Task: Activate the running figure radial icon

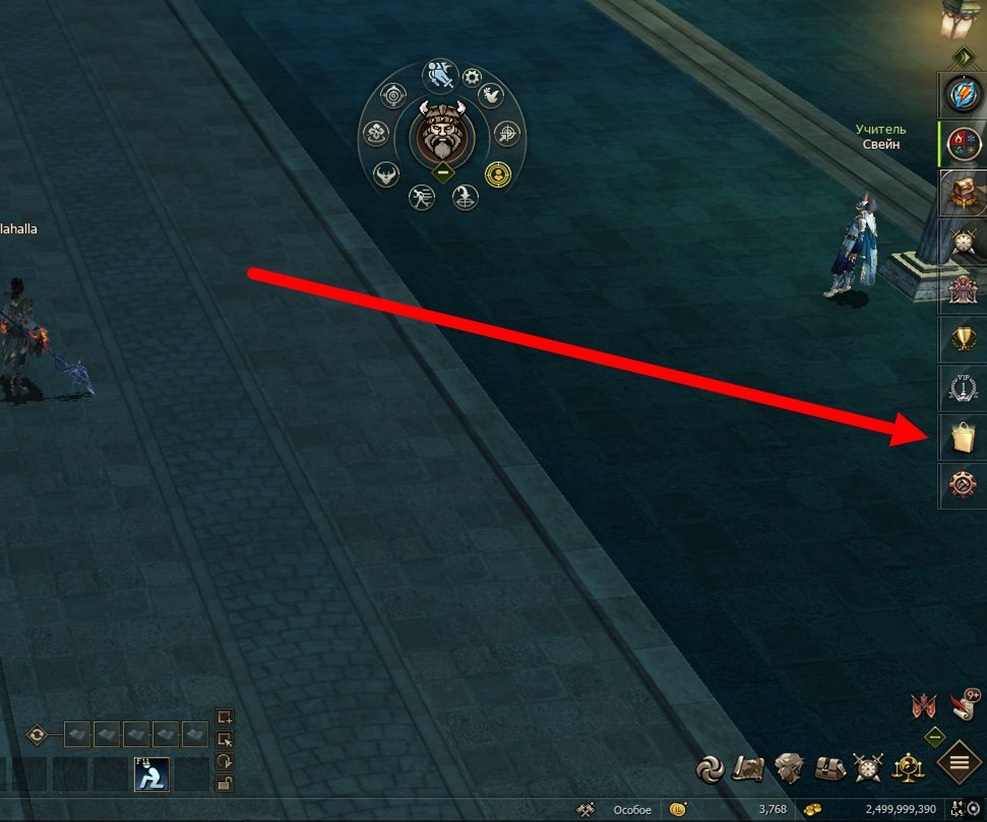Action: 421,197
